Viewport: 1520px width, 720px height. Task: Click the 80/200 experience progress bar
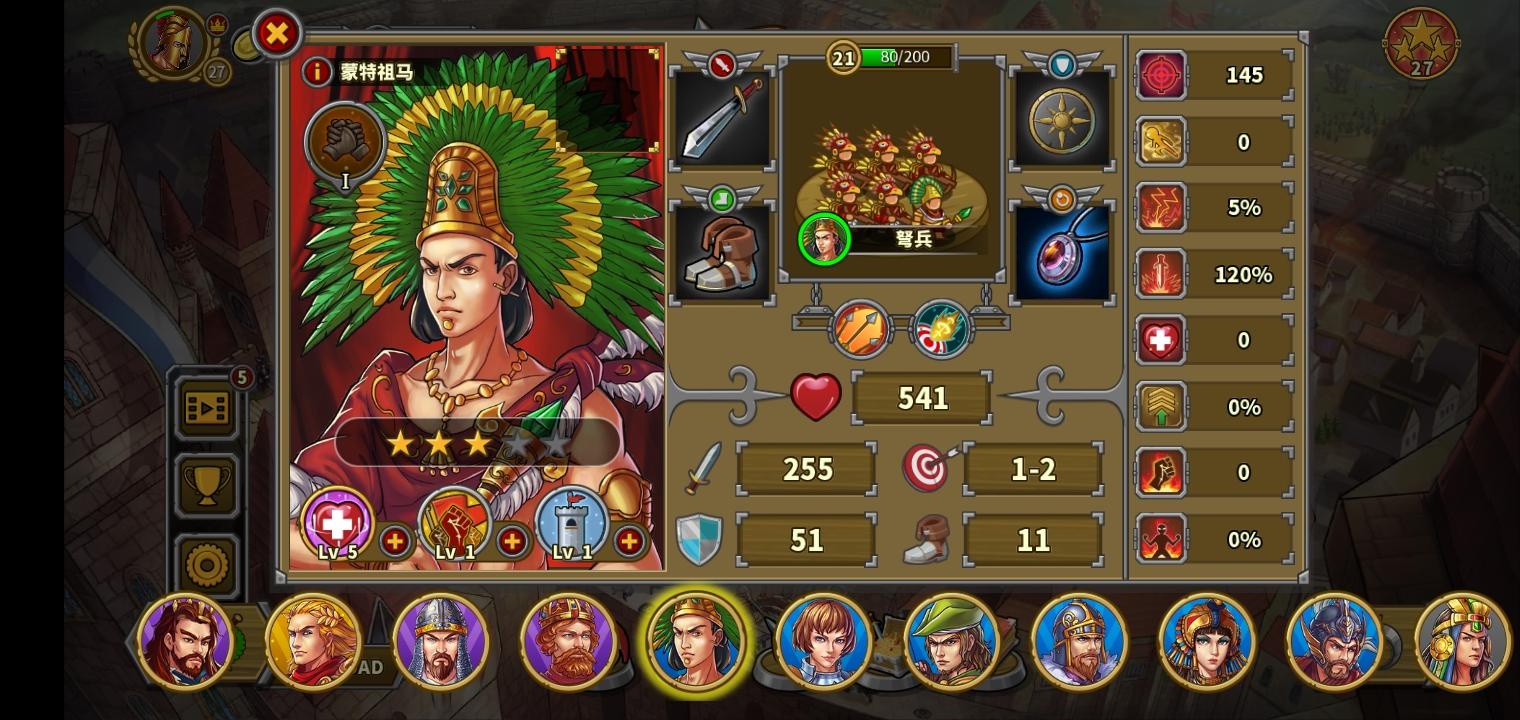pos(903,57)
